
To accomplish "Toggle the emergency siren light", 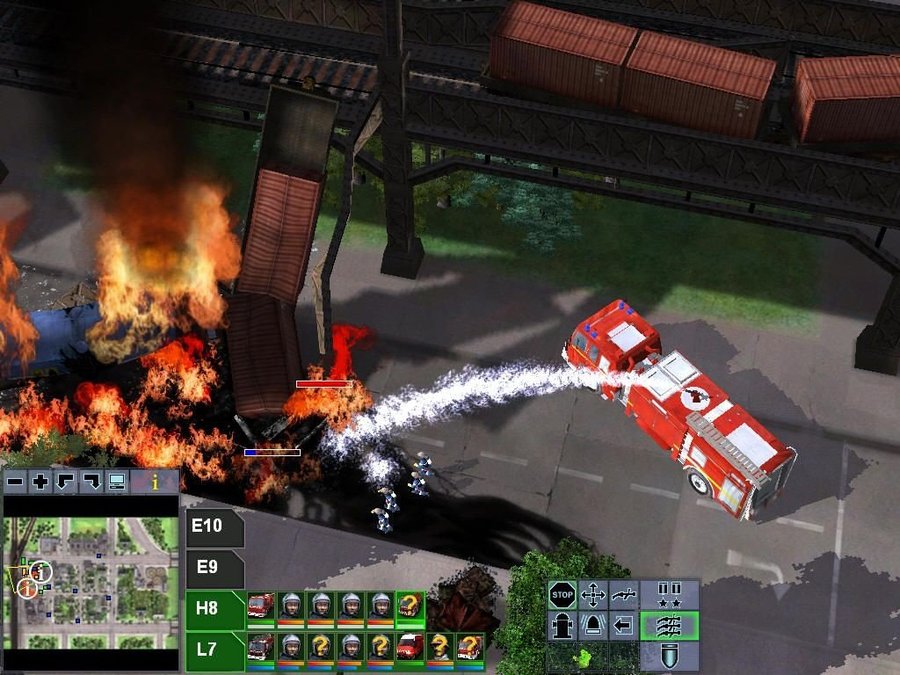I will pyautogui.click(x=593, y=627).
